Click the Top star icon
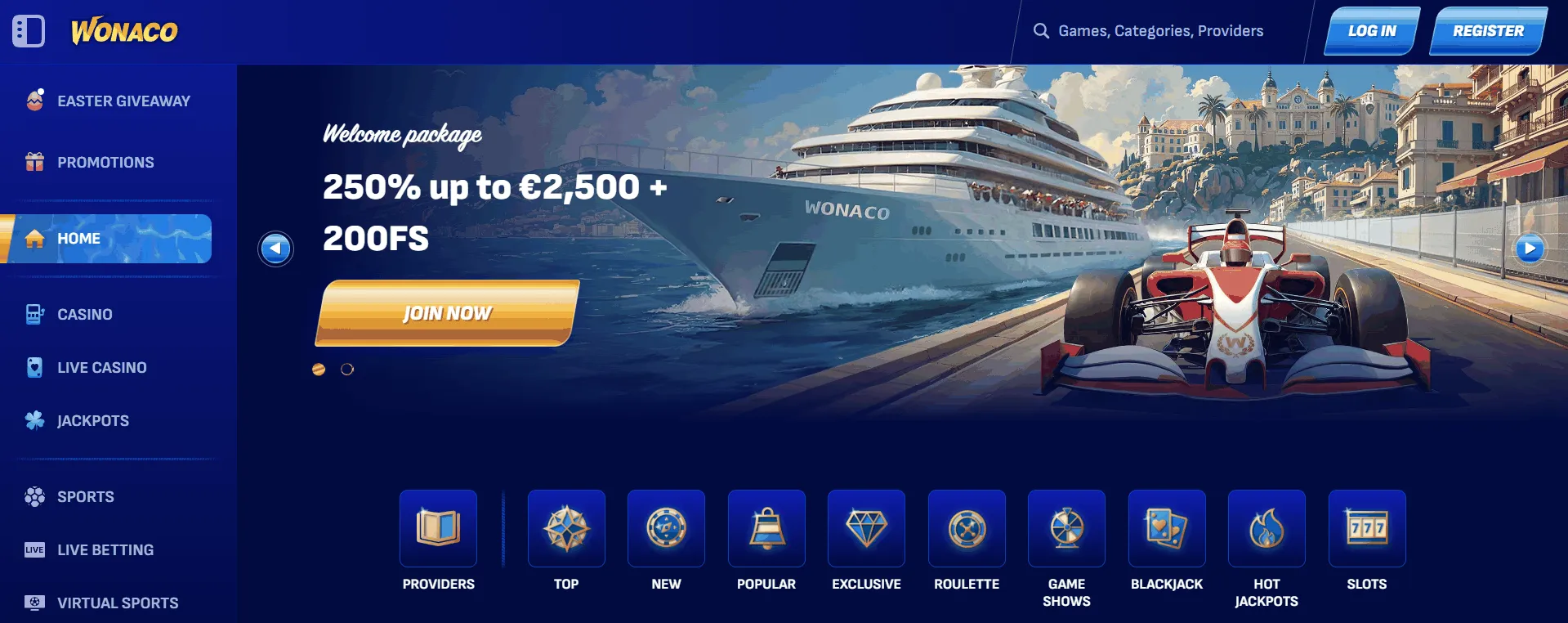This screenshot has height=623, width=1568. pos(566,528)
